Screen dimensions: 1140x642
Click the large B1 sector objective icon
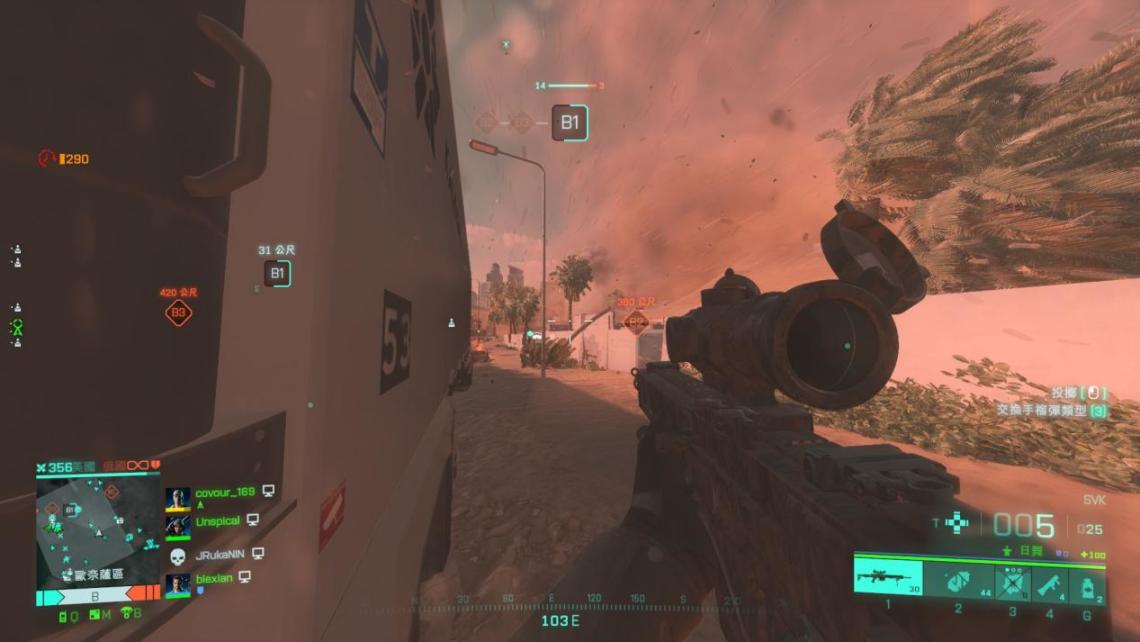(569, 123)
